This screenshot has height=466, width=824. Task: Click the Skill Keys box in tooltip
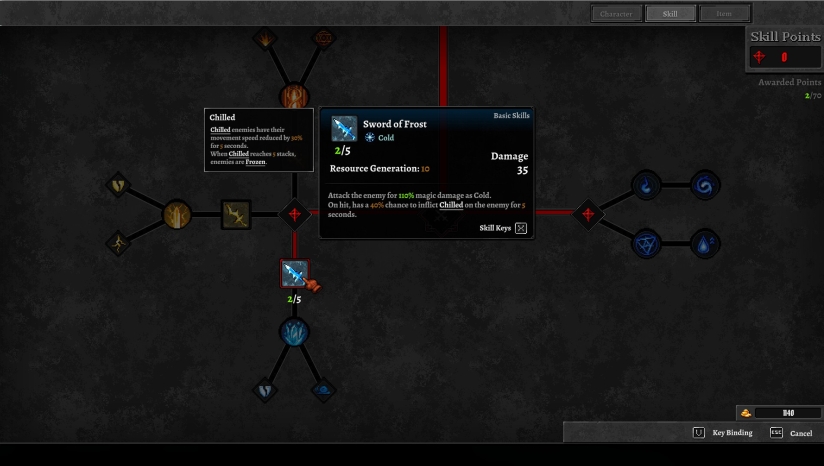(x=520, y=228)
